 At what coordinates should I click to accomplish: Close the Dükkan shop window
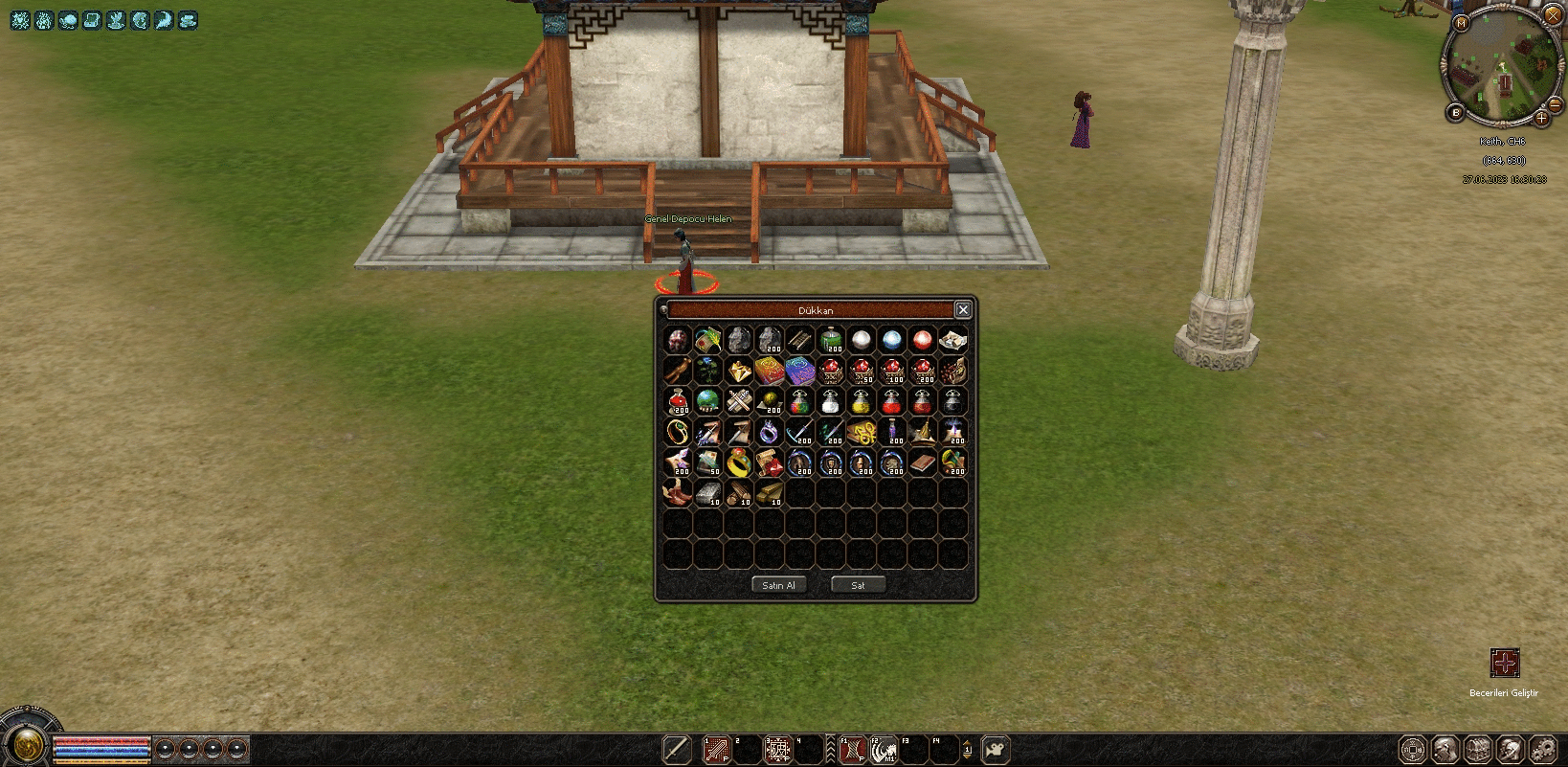(963, 309)
